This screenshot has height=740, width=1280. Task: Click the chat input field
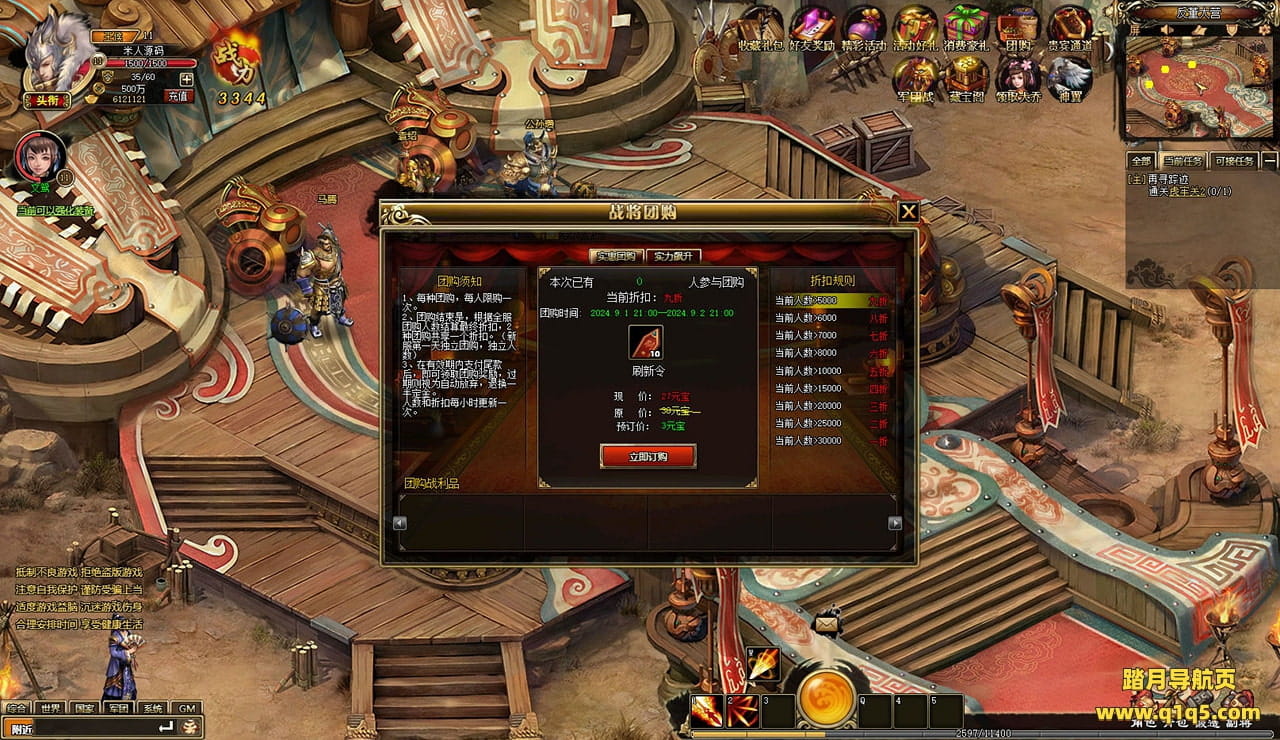(85, 727)
